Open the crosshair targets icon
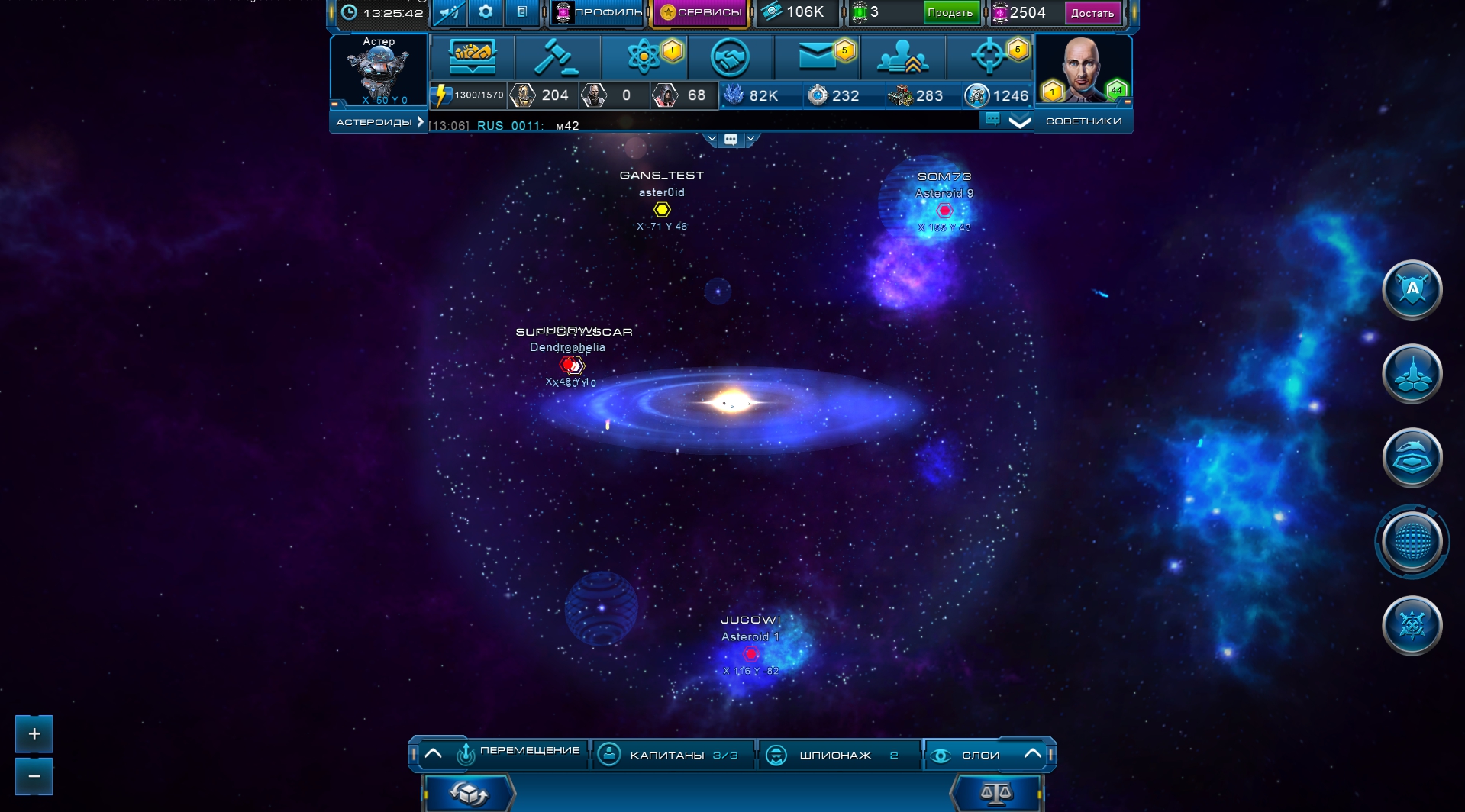 pos(989,57)
